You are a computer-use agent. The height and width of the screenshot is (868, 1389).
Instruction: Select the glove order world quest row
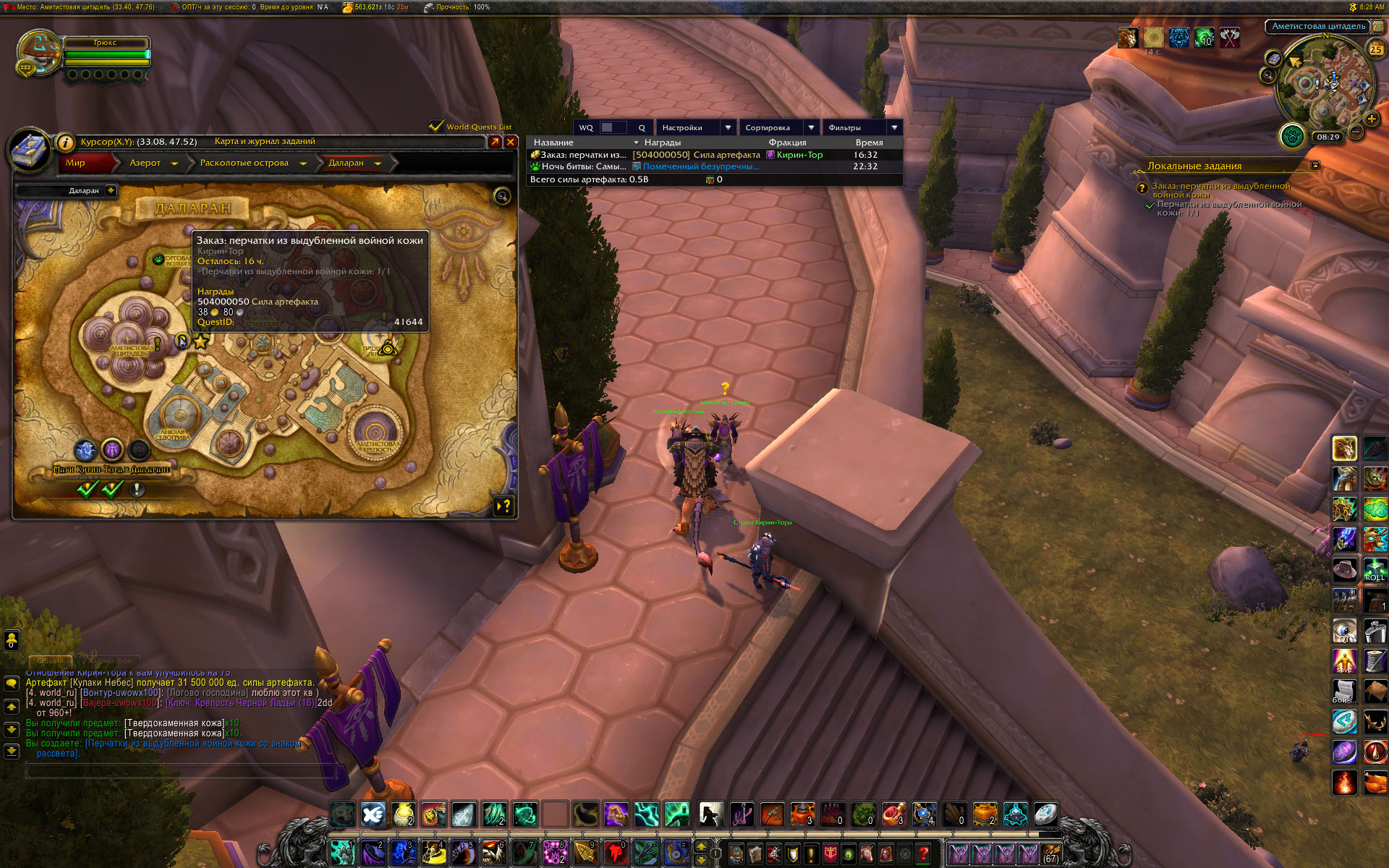point(714,155)
